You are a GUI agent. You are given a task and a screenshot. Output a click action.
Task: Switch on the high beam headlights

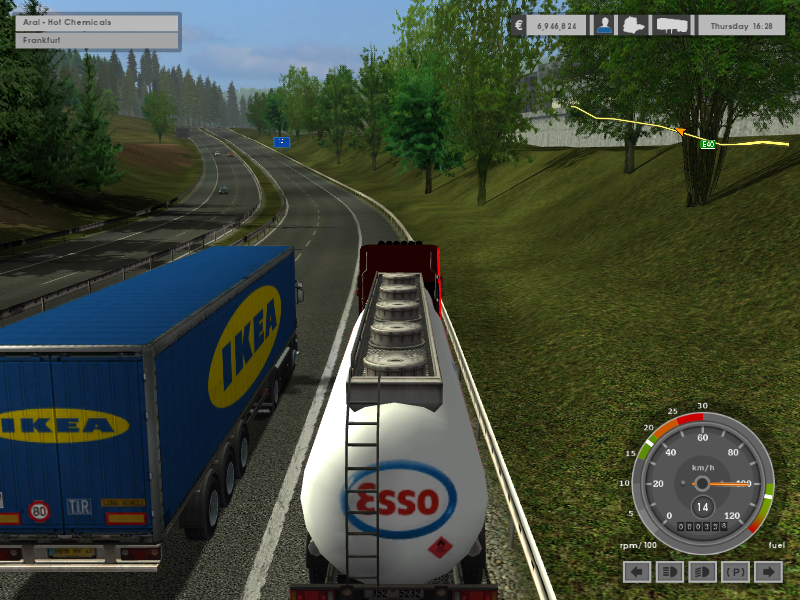(670, 572)
